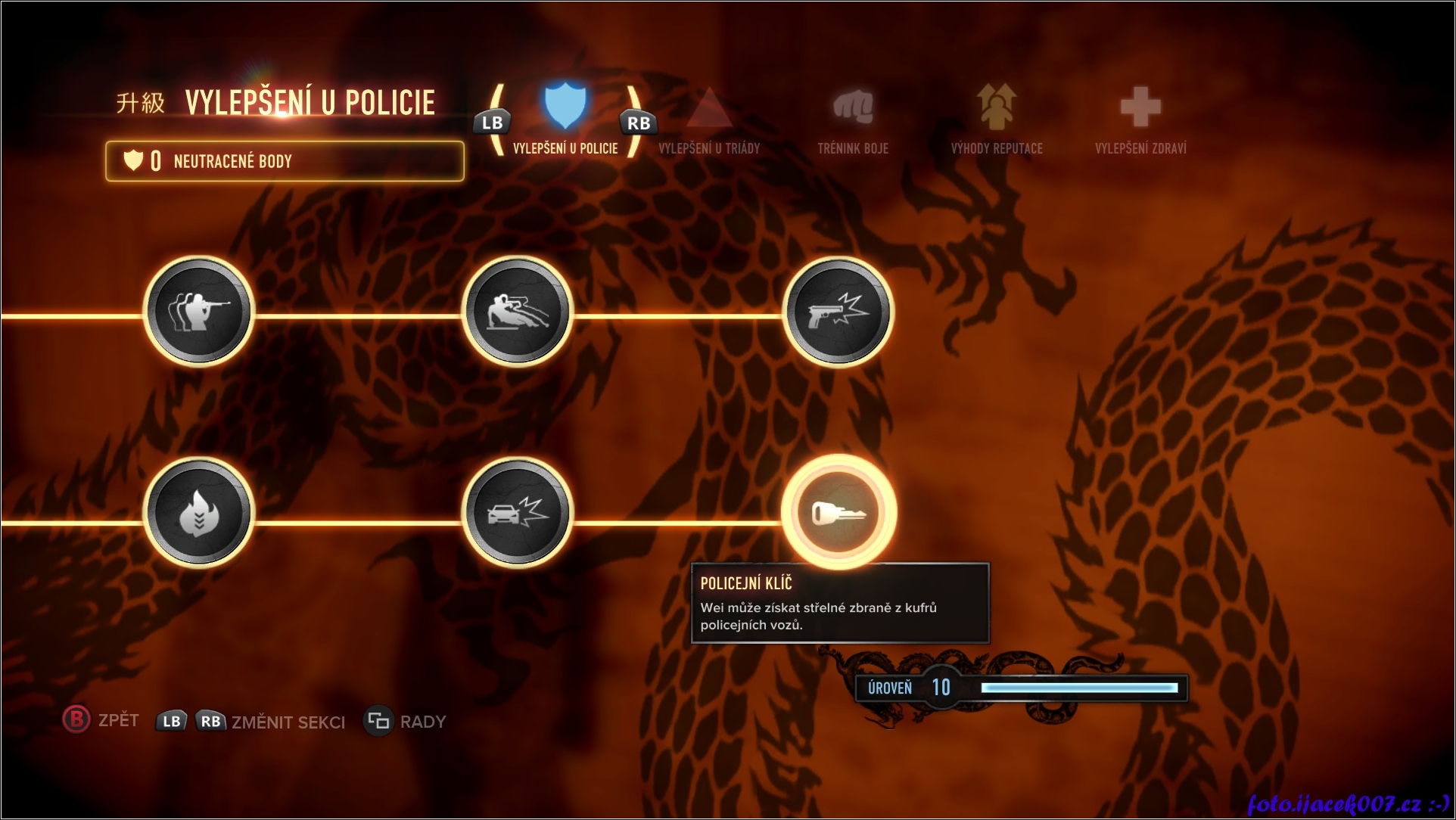
Task: Select the Policejní Klíč key upgrade
Action: tap(838, 513)
